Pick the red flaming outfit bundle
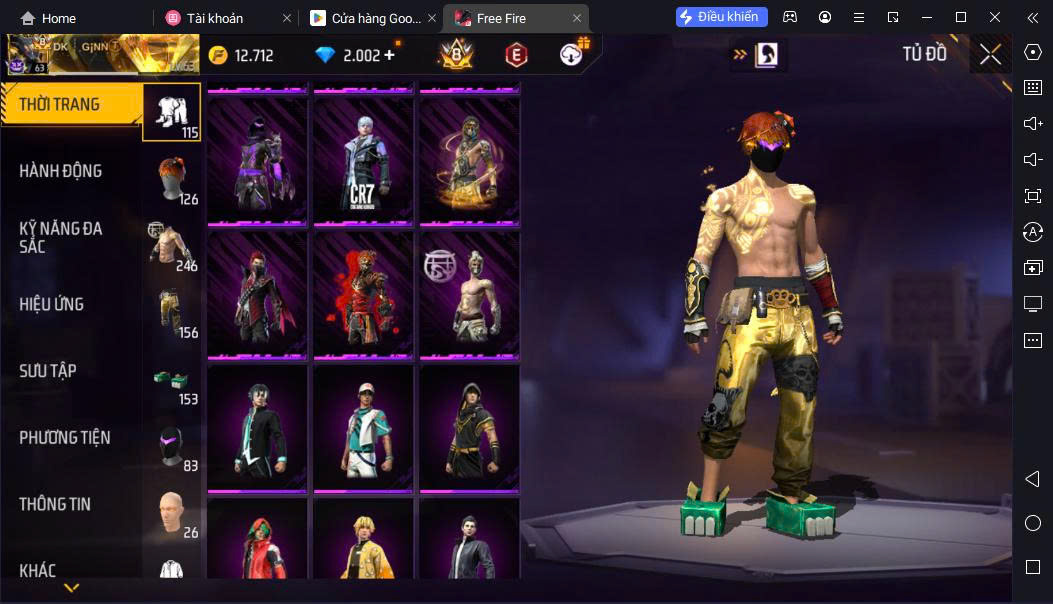This screenshot has width=1053, height=604. click(x=363, y=294)
